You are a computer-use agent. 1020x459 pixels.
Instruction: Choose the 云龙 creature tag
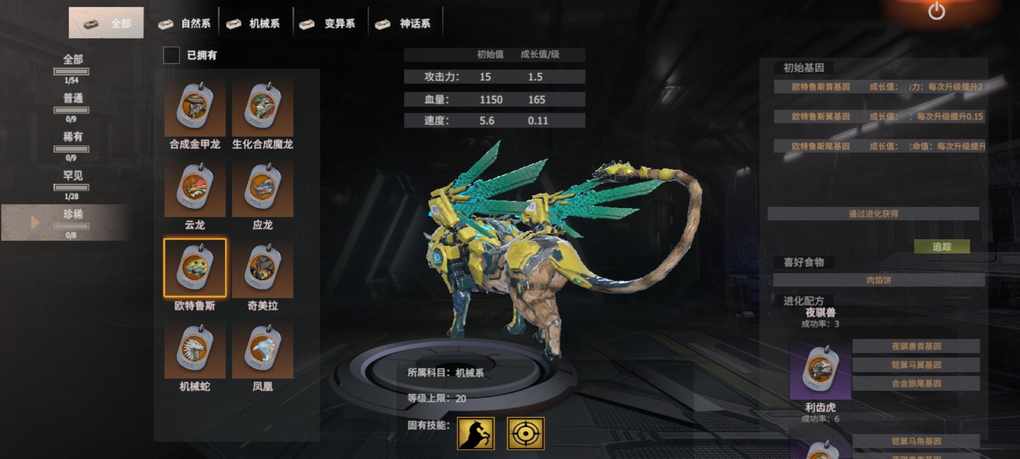(x=195, y=189)
